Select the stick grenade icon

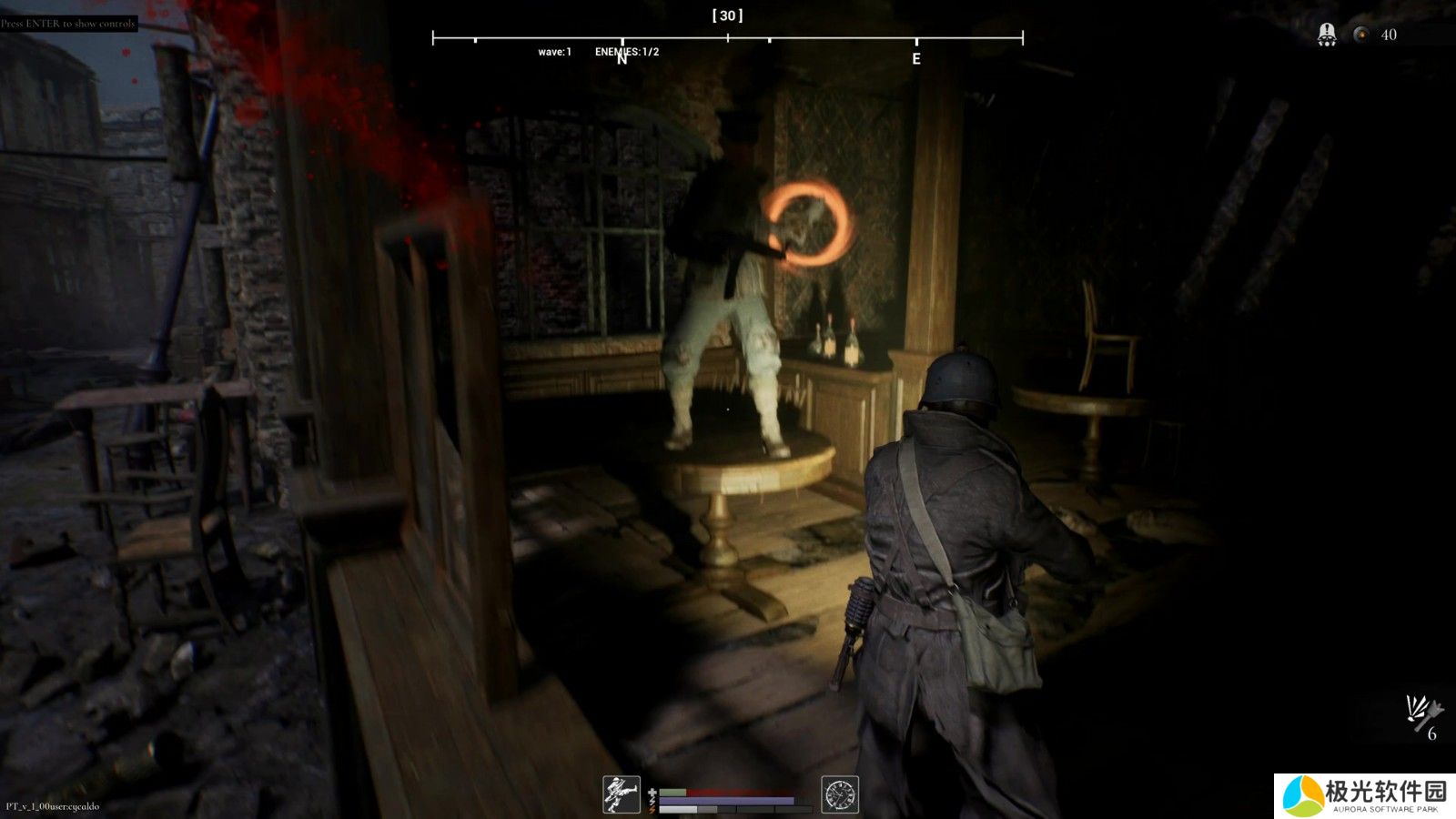(x=1421, y=713)
